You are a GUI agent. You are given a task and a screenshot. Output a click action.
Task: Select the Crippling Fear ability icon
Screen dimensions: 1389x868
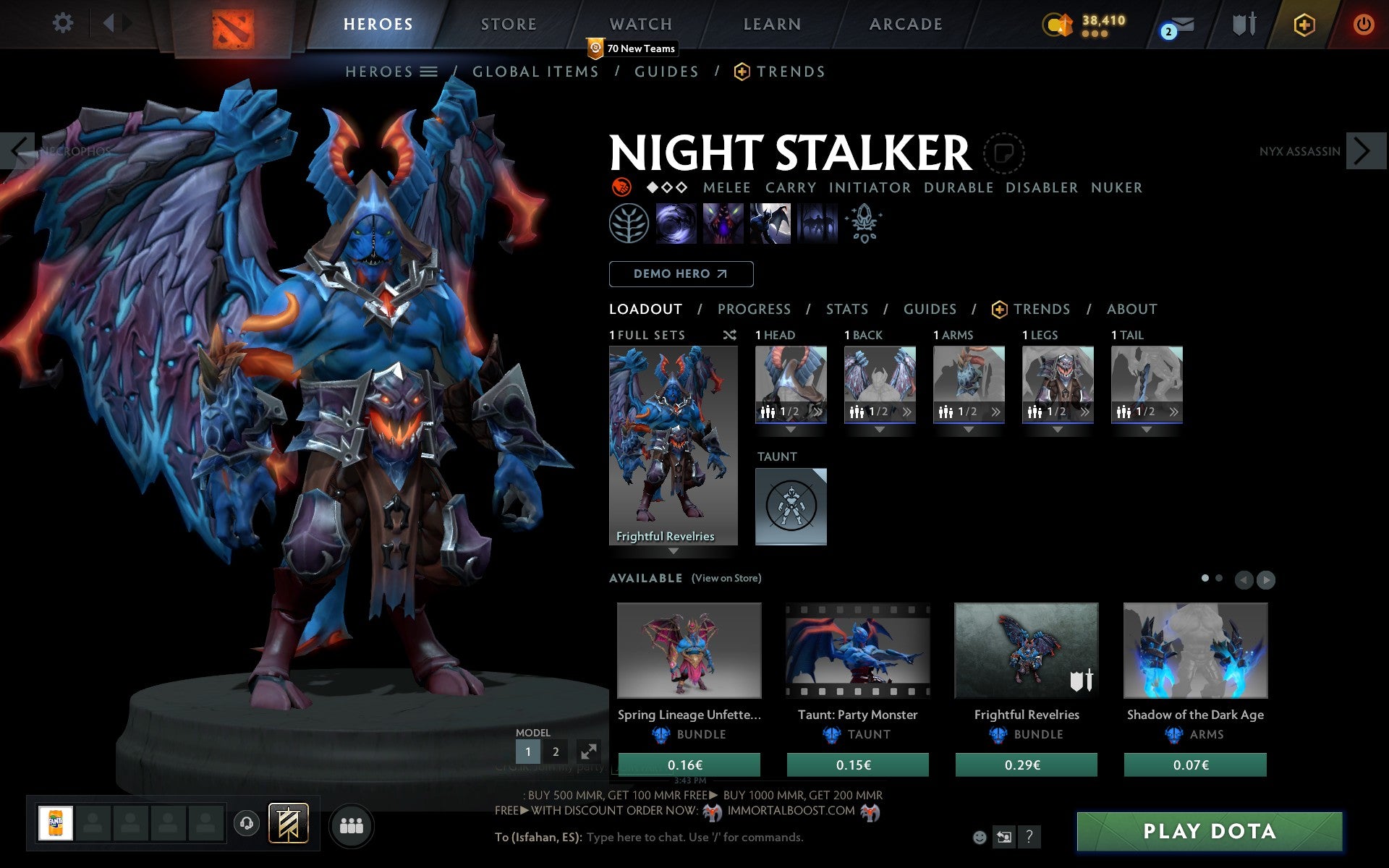coord(723,224)
